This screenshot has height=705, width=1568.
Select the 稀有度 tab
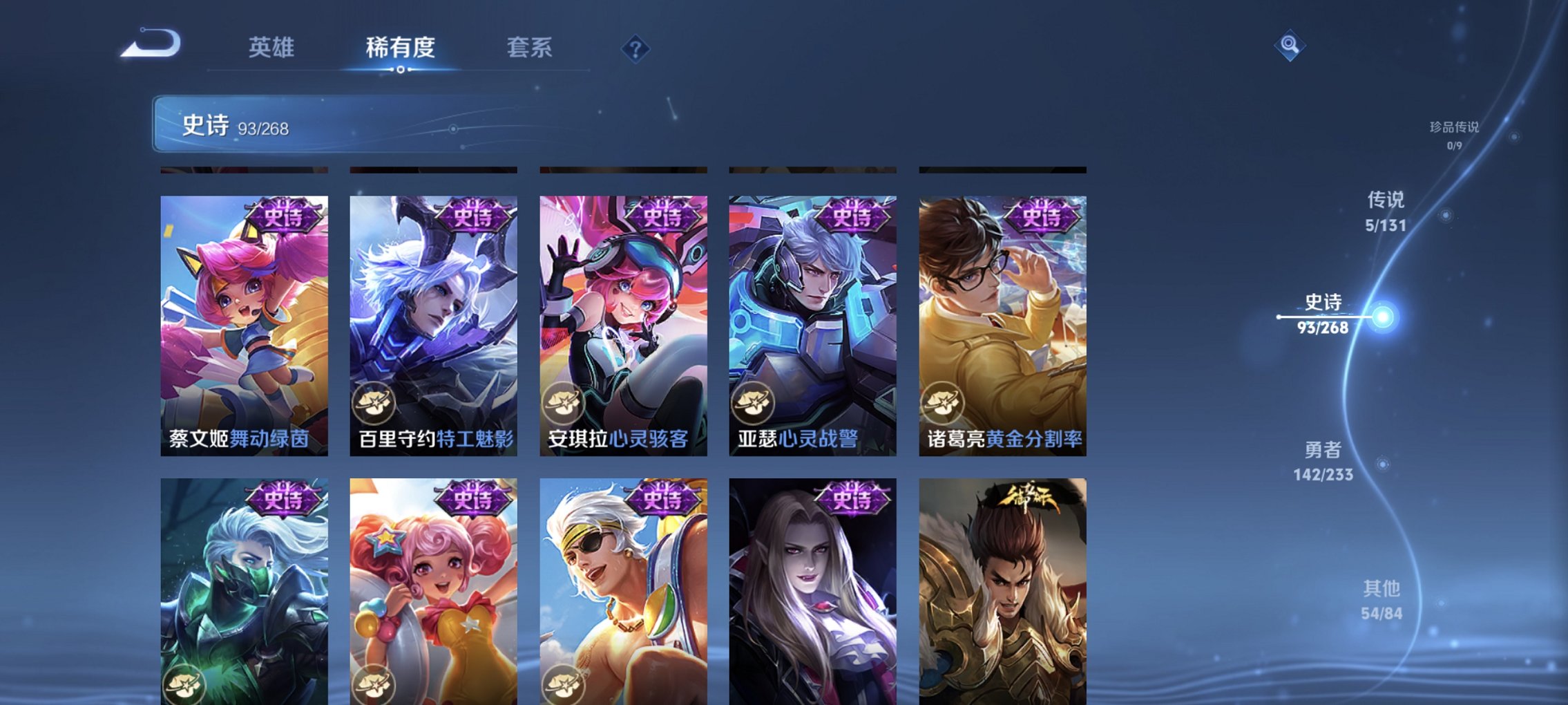[401, 48]
